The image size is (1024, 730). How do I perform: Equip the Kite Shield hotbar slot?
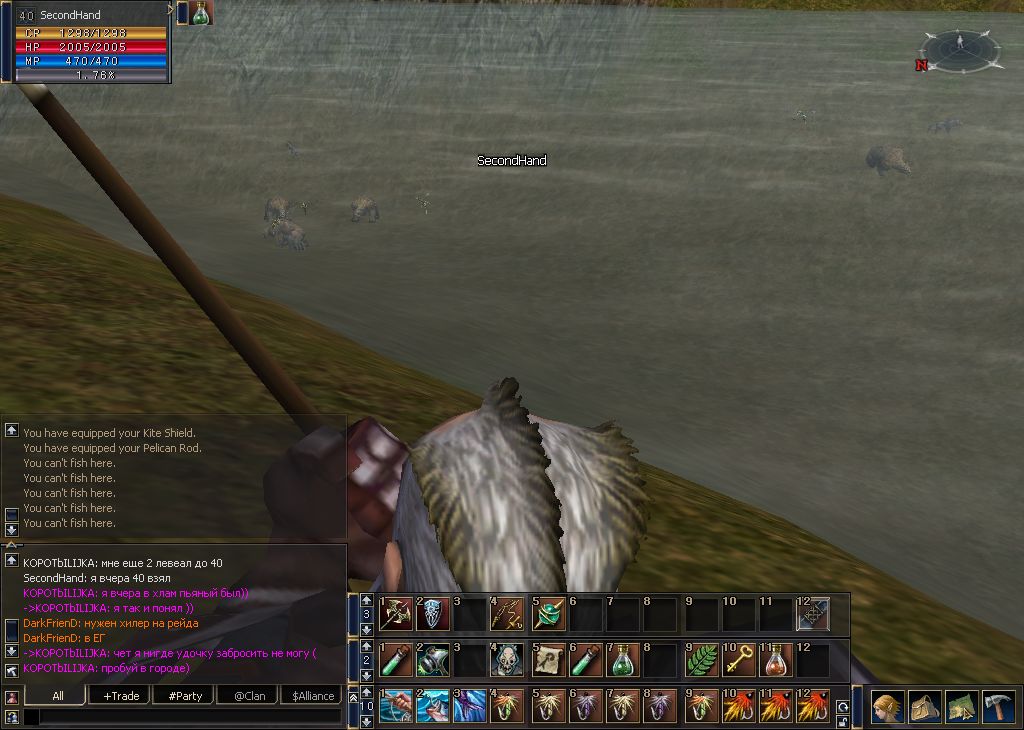[433, 613]
